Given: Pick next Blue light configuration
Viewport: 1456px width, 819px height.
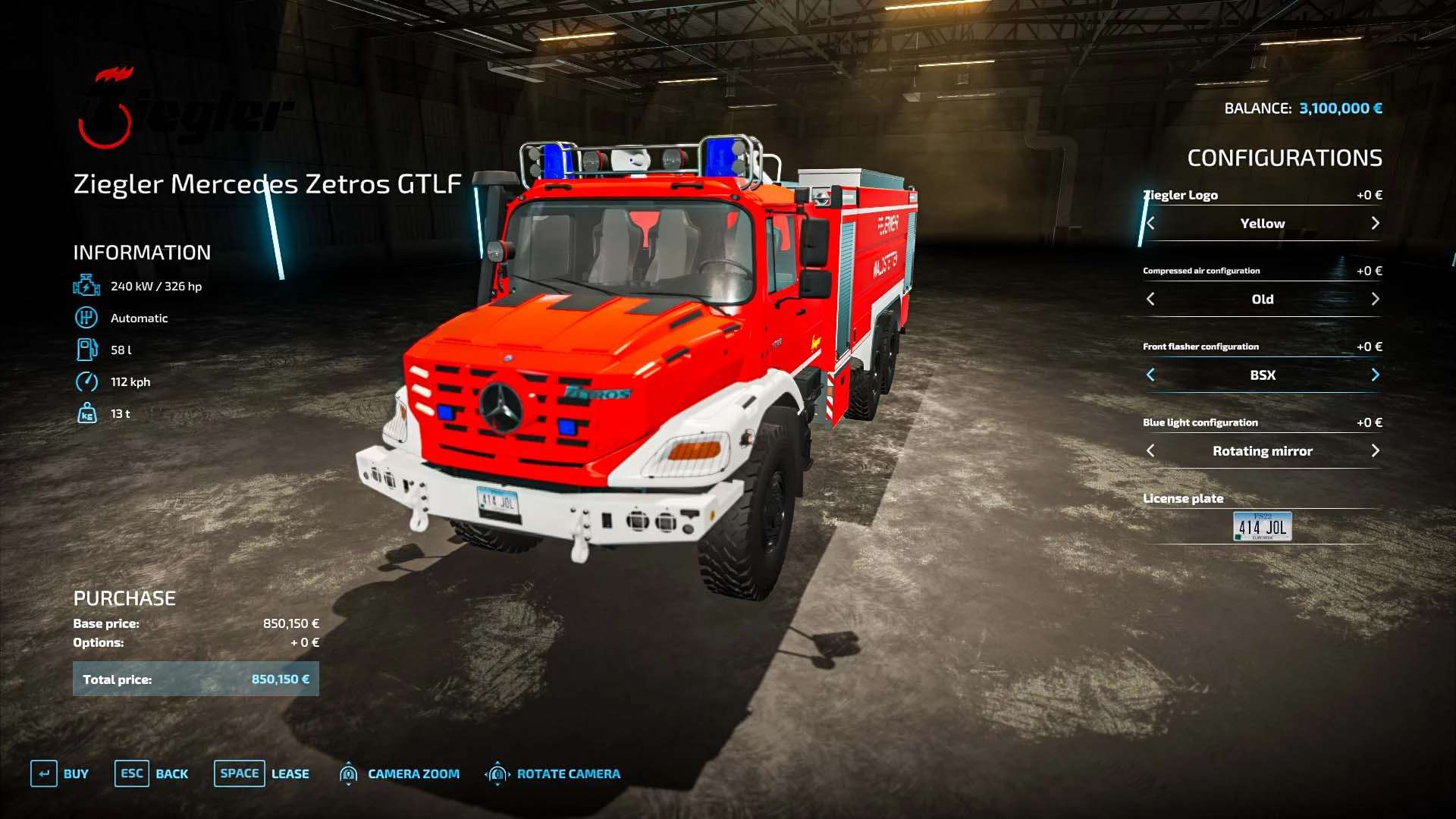Looking at the screenshot, I should (1375, 450).
